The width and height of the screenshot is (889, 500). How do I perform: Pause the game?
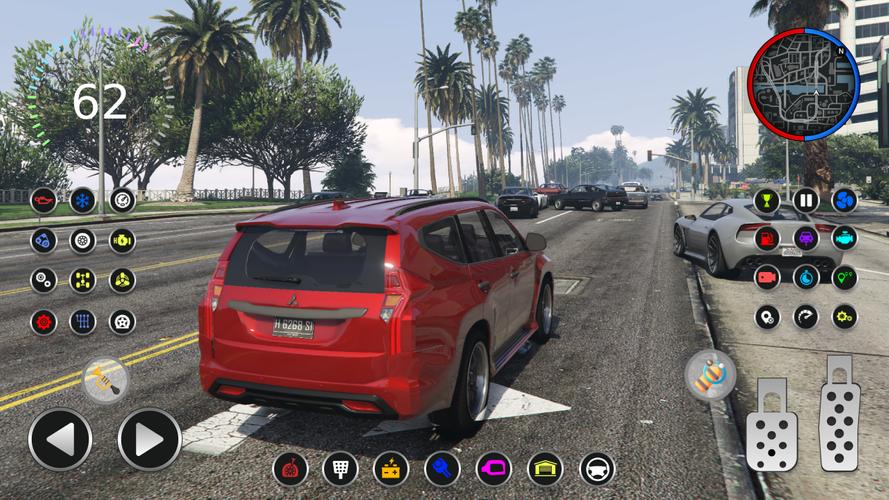[x=805, y=200]
